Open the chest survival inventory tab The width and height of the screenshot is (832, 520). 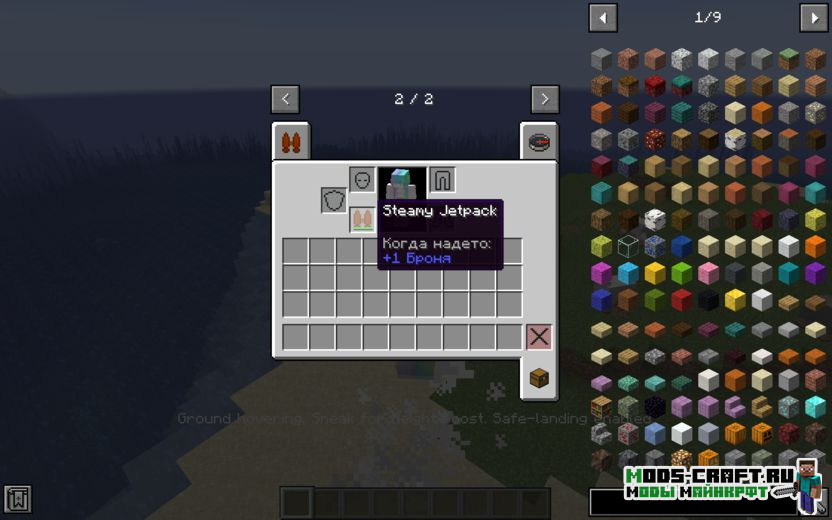click(539, 377)
